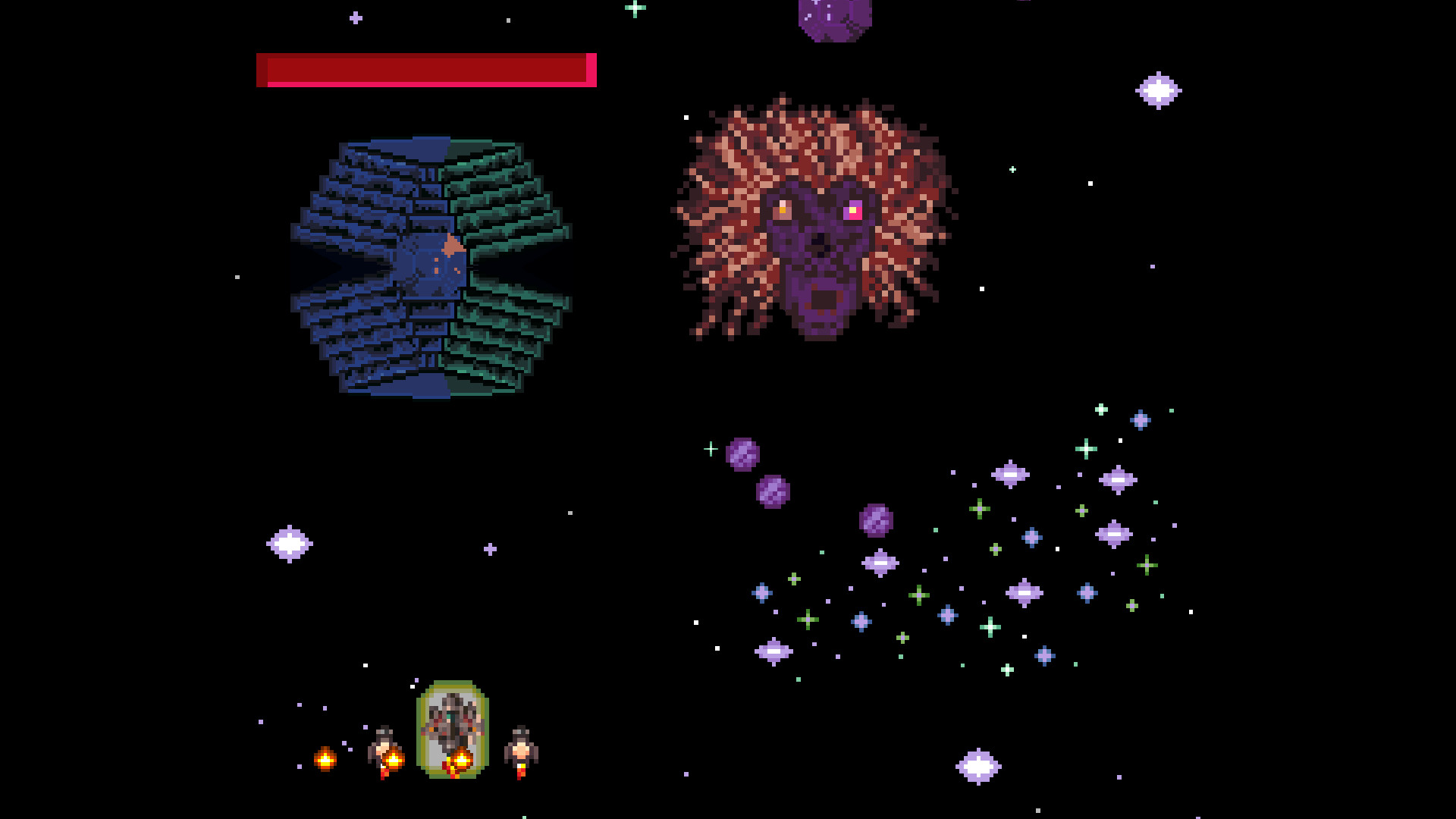
Task: Click the topmost purple orb in the trio
Action: [743, 455]
